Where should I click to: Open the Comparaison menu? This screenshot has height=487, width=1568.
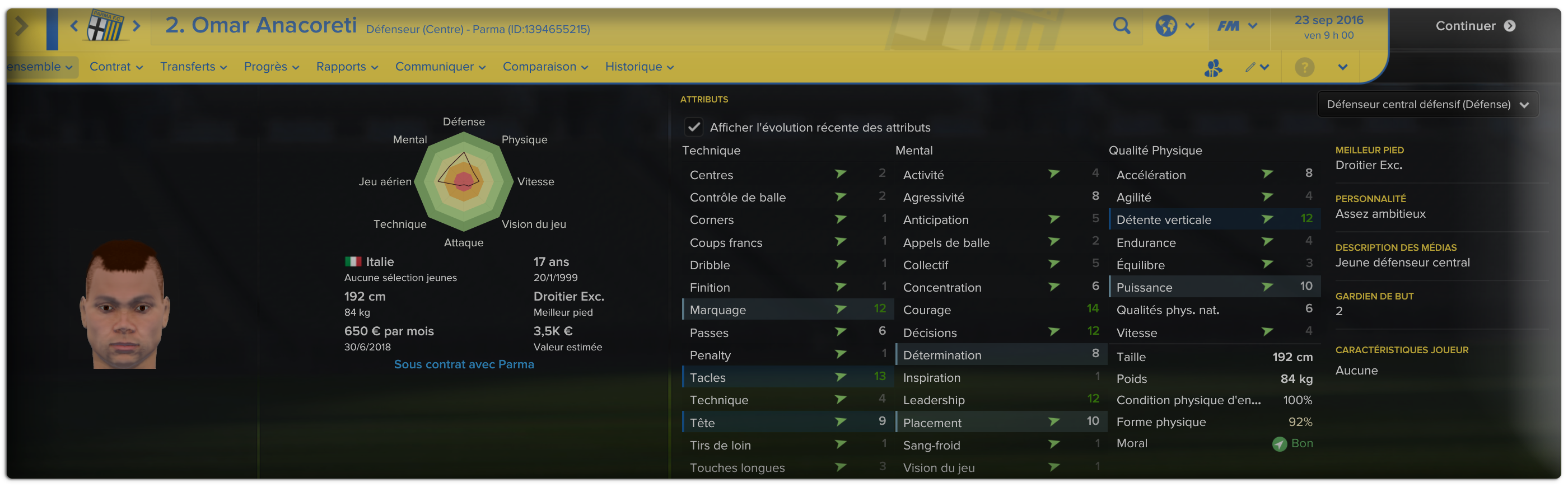click(x=545, y=67)
